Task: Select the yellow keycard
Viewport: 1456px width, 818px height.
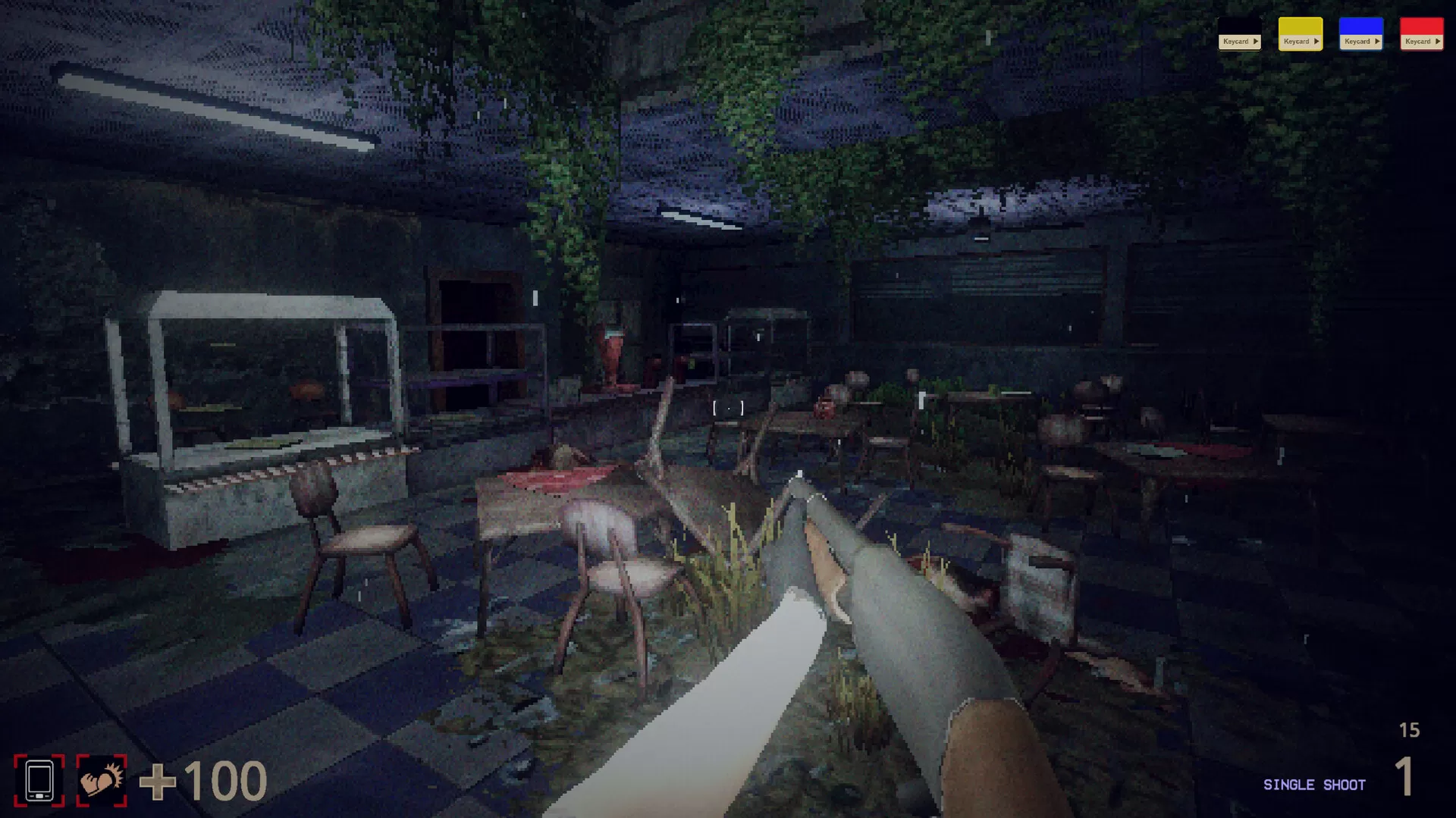Action: pos(1300,34)
